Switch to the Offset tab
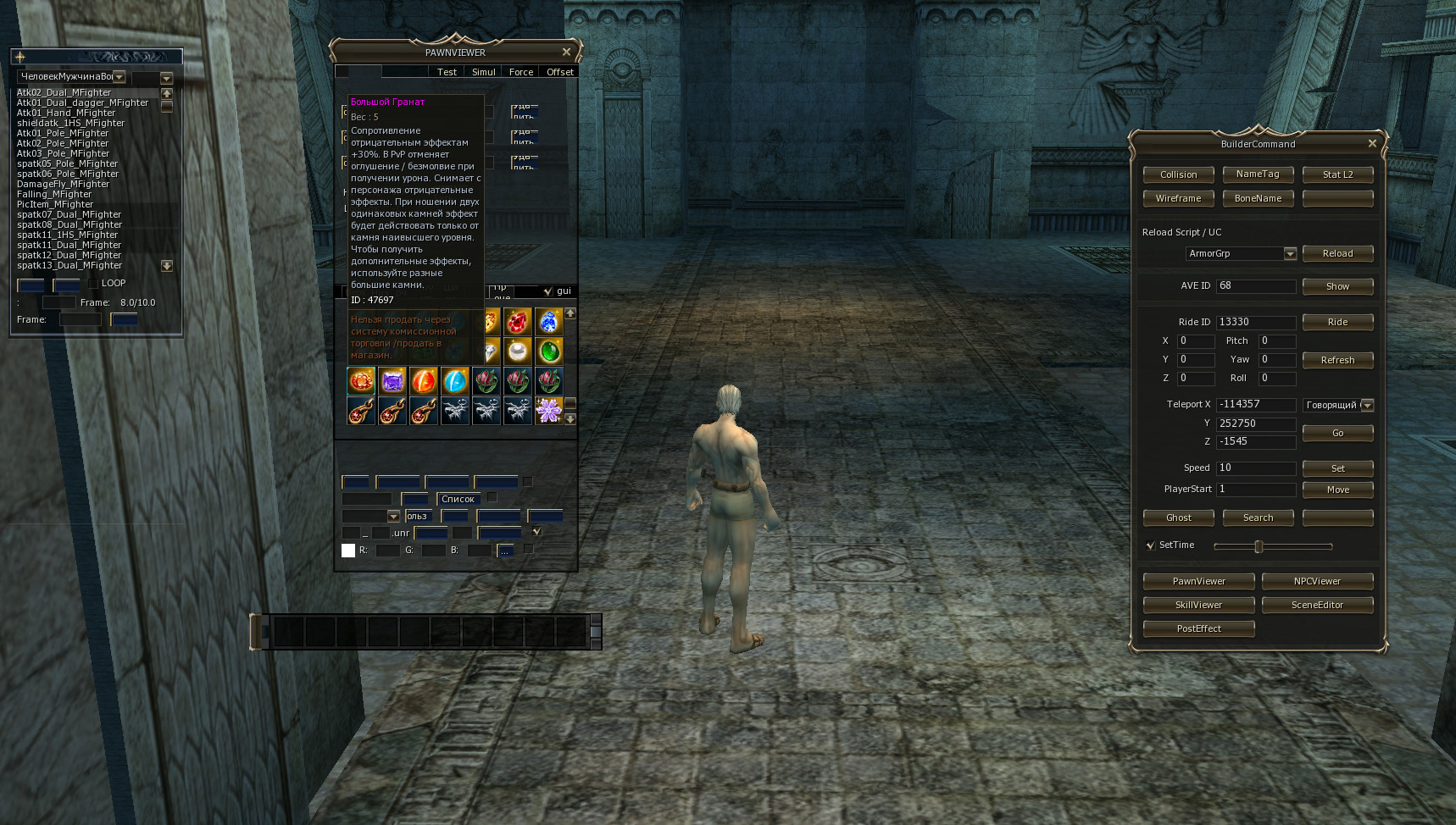 pyautogui.click(x=559, y=72)
